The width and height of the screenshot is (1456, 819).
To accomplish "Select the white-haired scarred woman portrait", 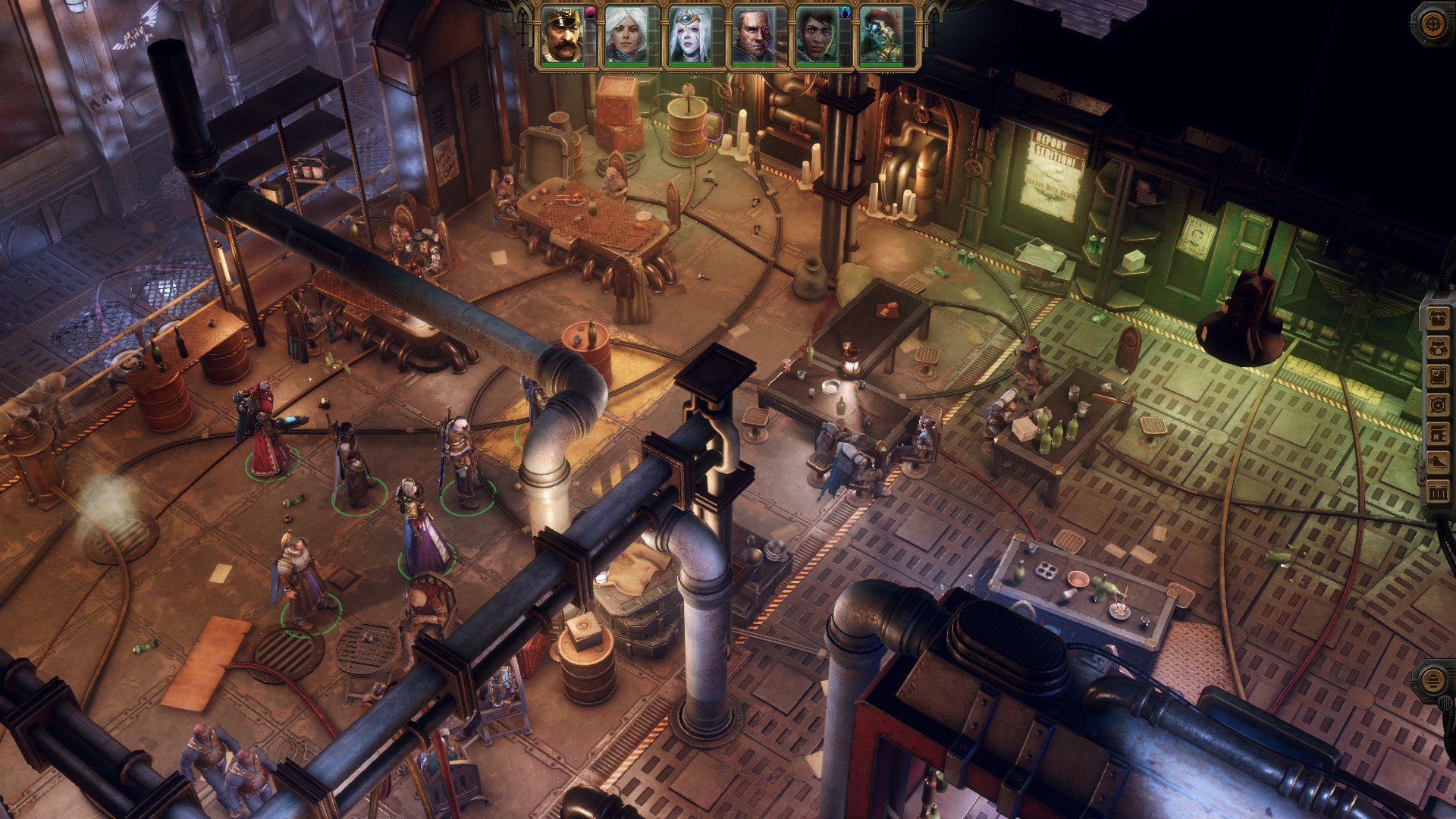I will [x=626, y=36].
